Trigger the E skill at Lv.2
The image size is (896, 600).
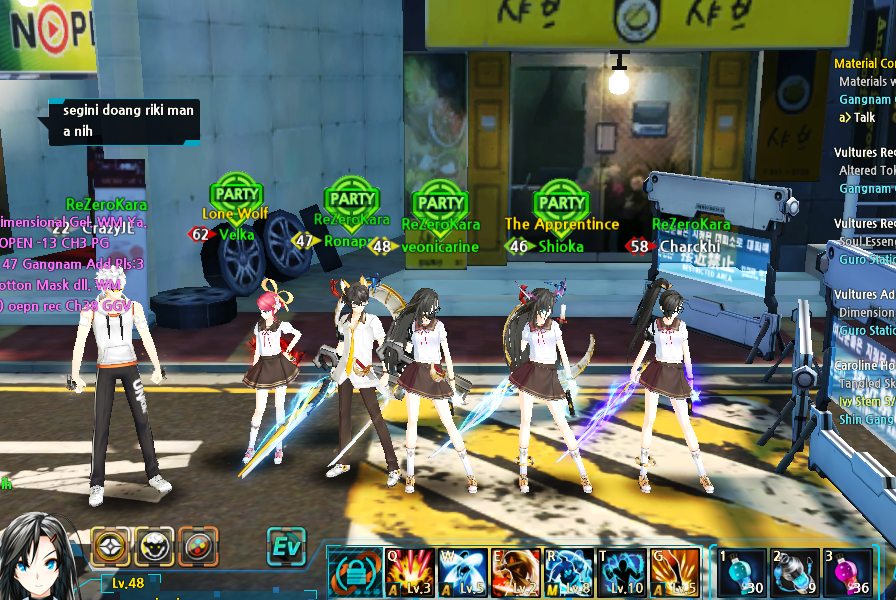[x=516, y=572]
